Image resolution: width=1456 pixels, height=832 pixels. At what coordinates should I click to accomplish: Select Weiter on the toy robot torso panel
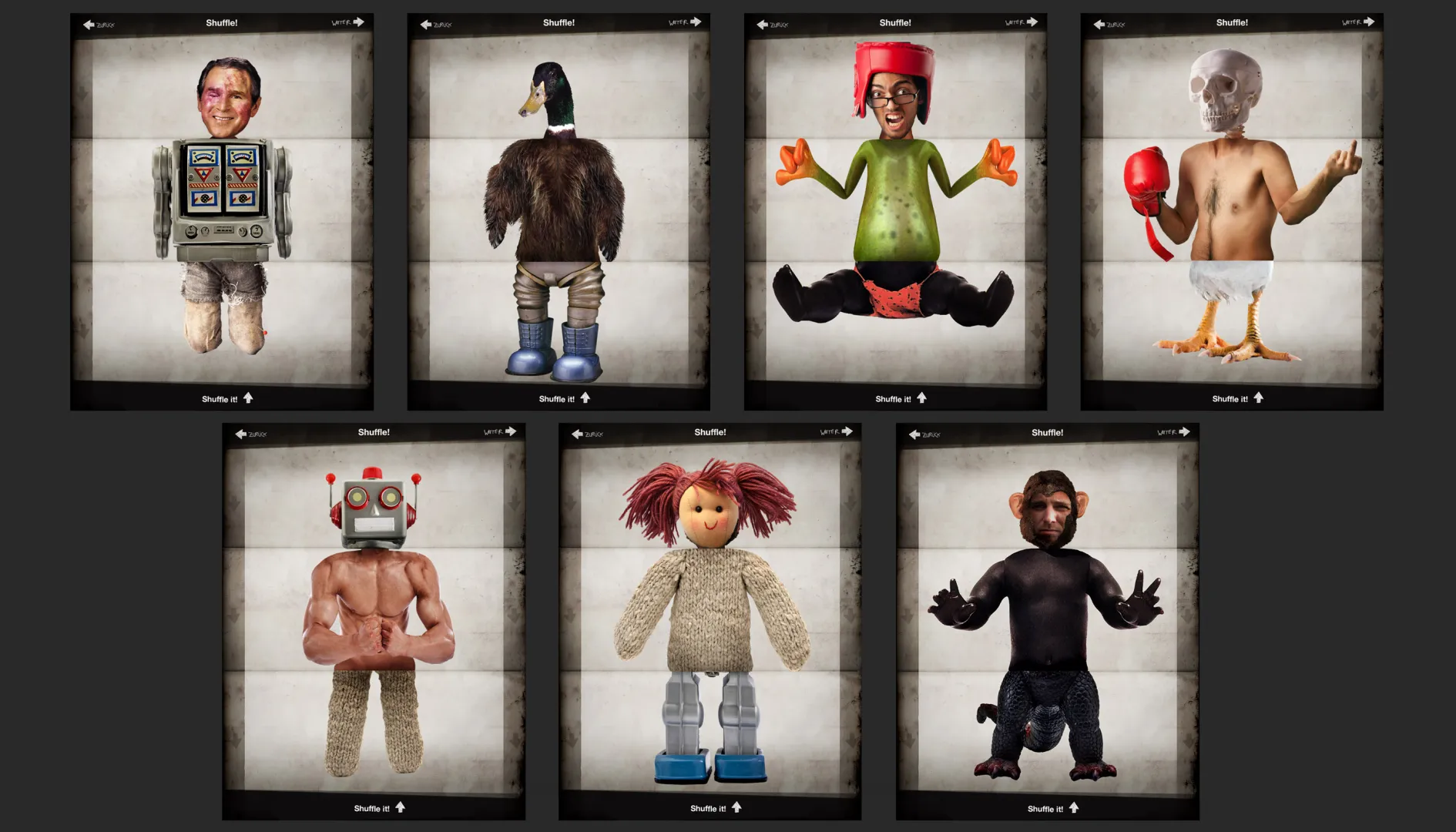pyautogui.click(x=348, y=22)
